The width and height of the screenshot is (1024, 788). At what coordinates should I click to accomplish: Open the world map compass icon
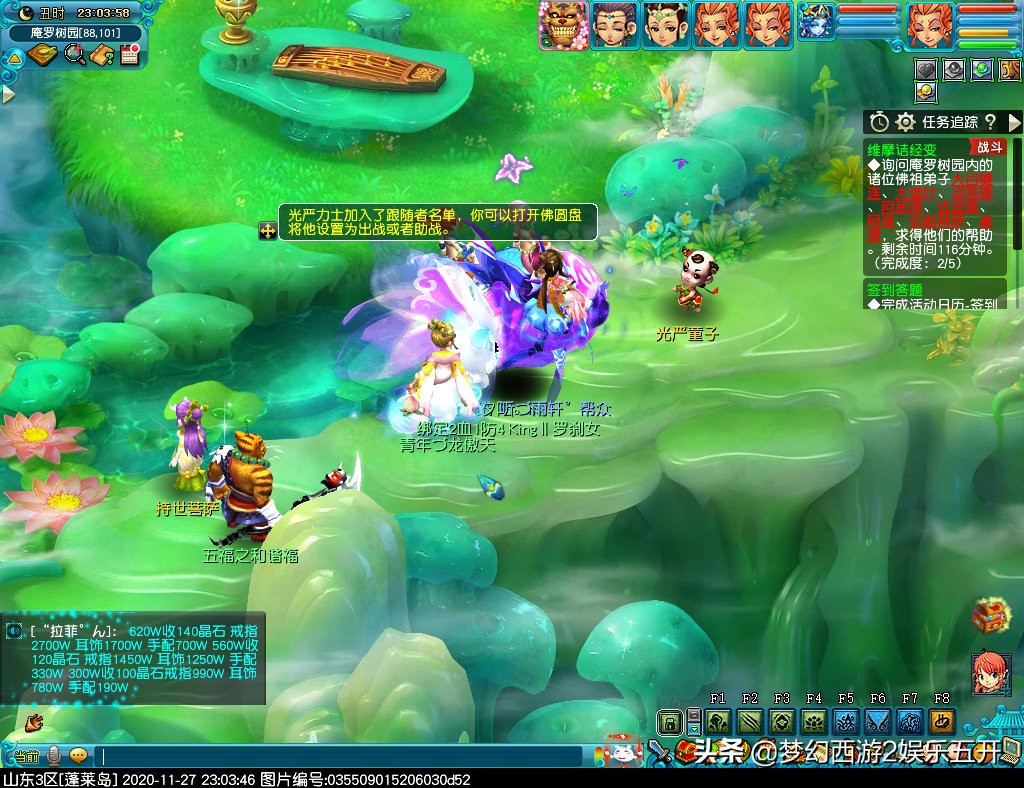(43, 55)
